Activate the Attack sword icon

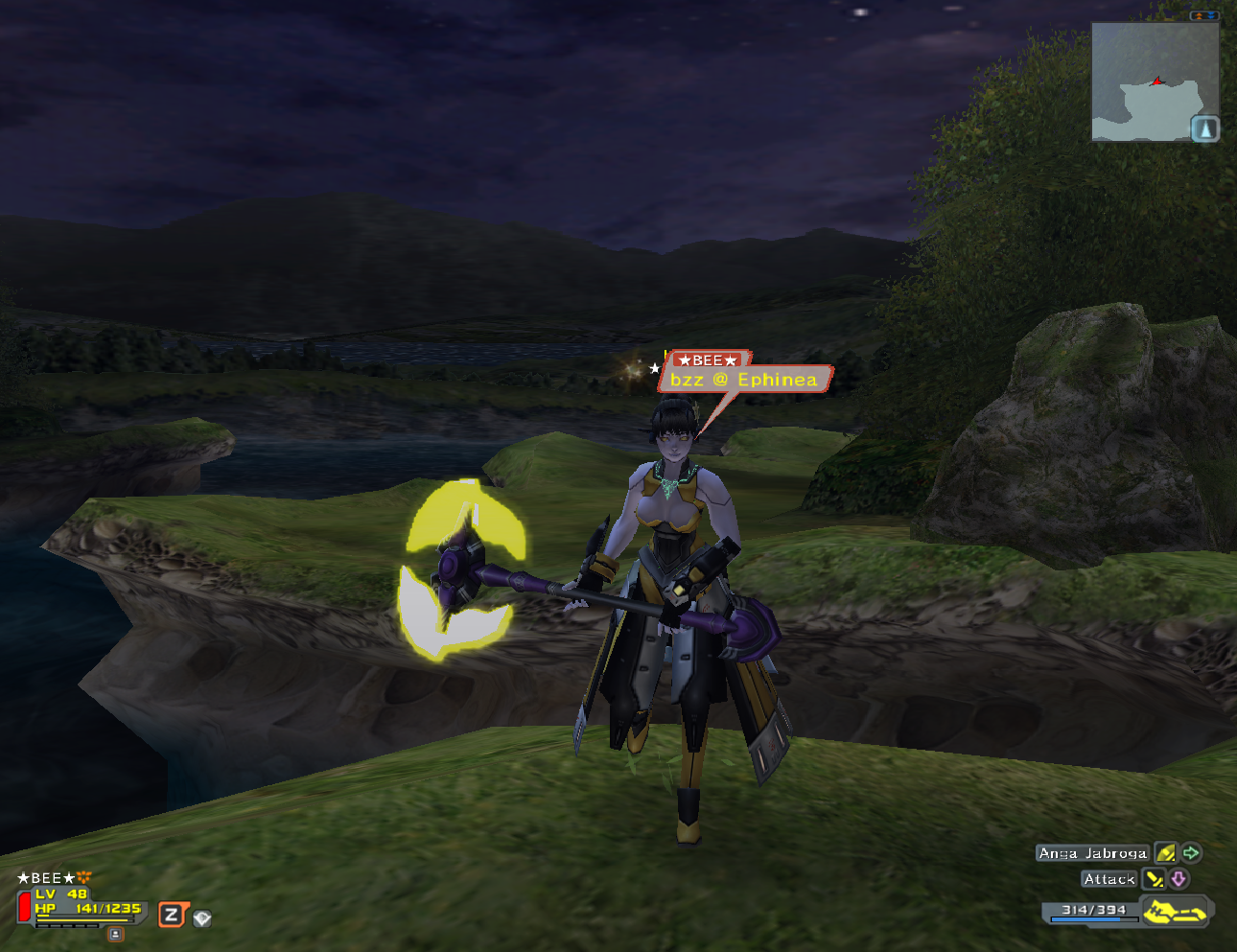[1154, 878]
